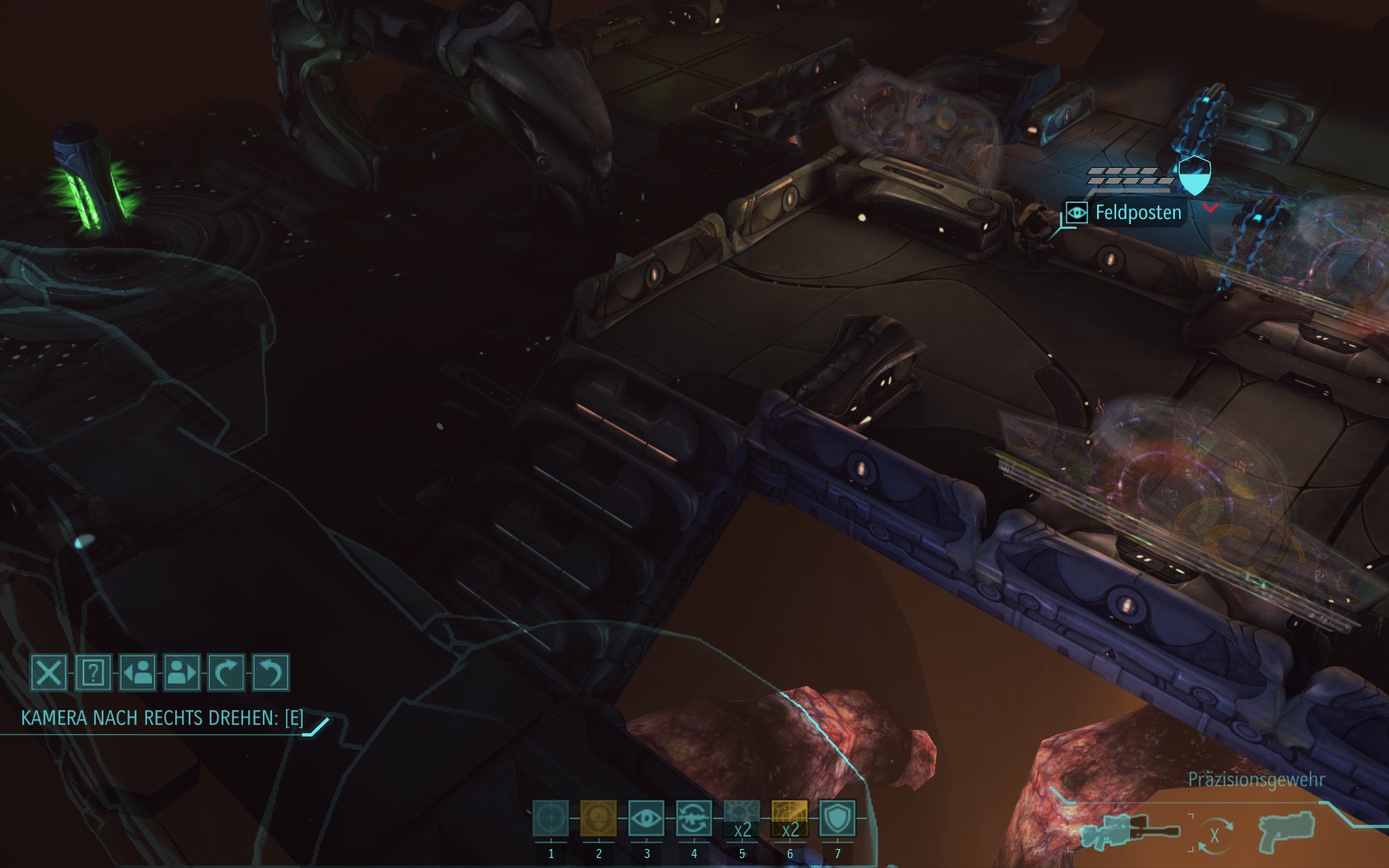Fire the weapon with the crosshair ability
The image size is (1389, 868).
551,819
